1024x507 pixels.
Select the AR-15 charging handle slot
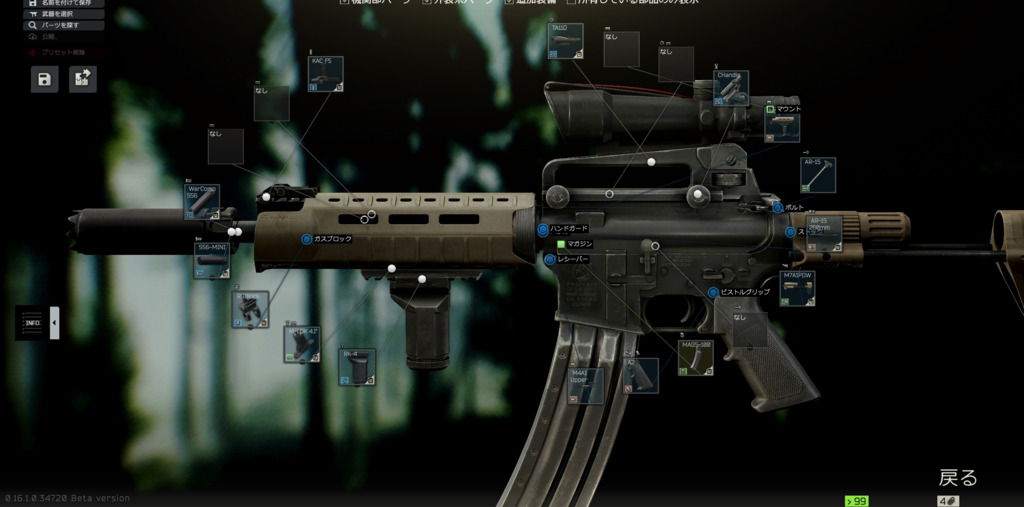[817, 175]
